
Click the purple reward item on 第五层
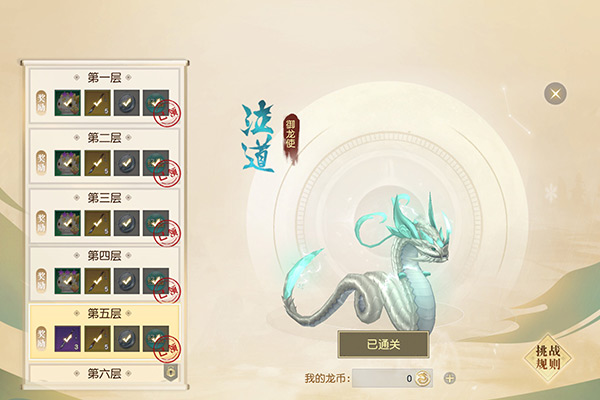coord(69,338)
